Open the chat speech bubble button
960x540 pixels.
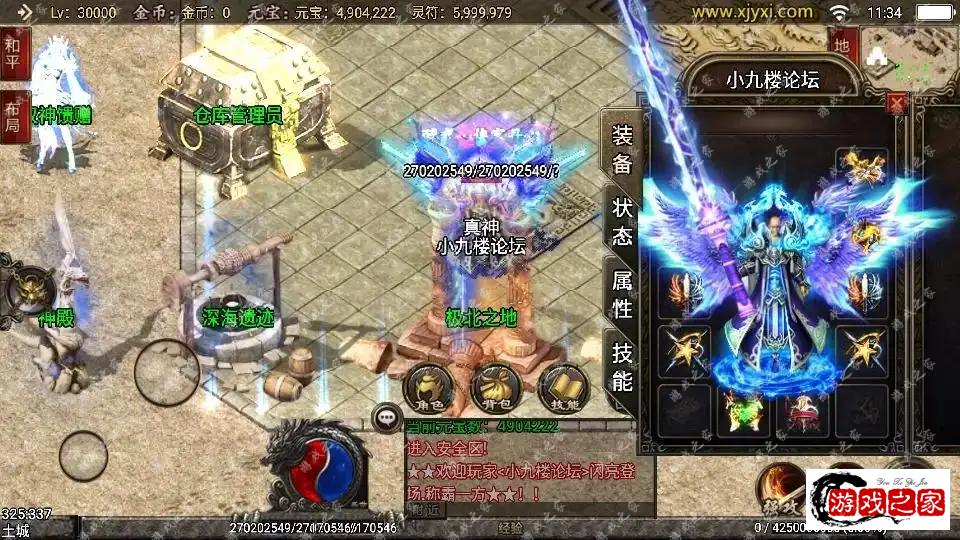[x=385, y=418]
